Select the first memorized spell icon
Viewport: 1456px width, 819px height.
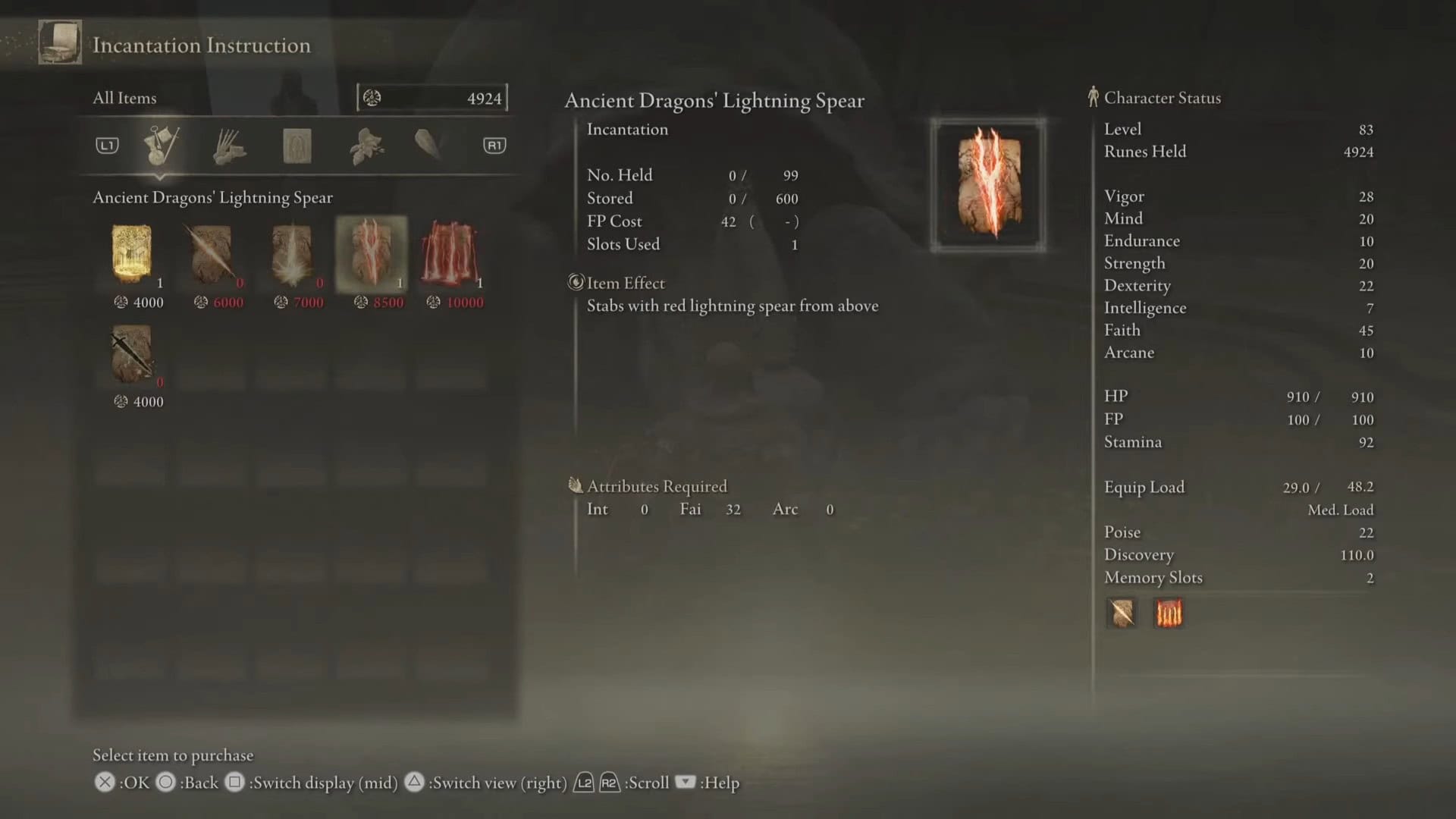coord(1122,613)
